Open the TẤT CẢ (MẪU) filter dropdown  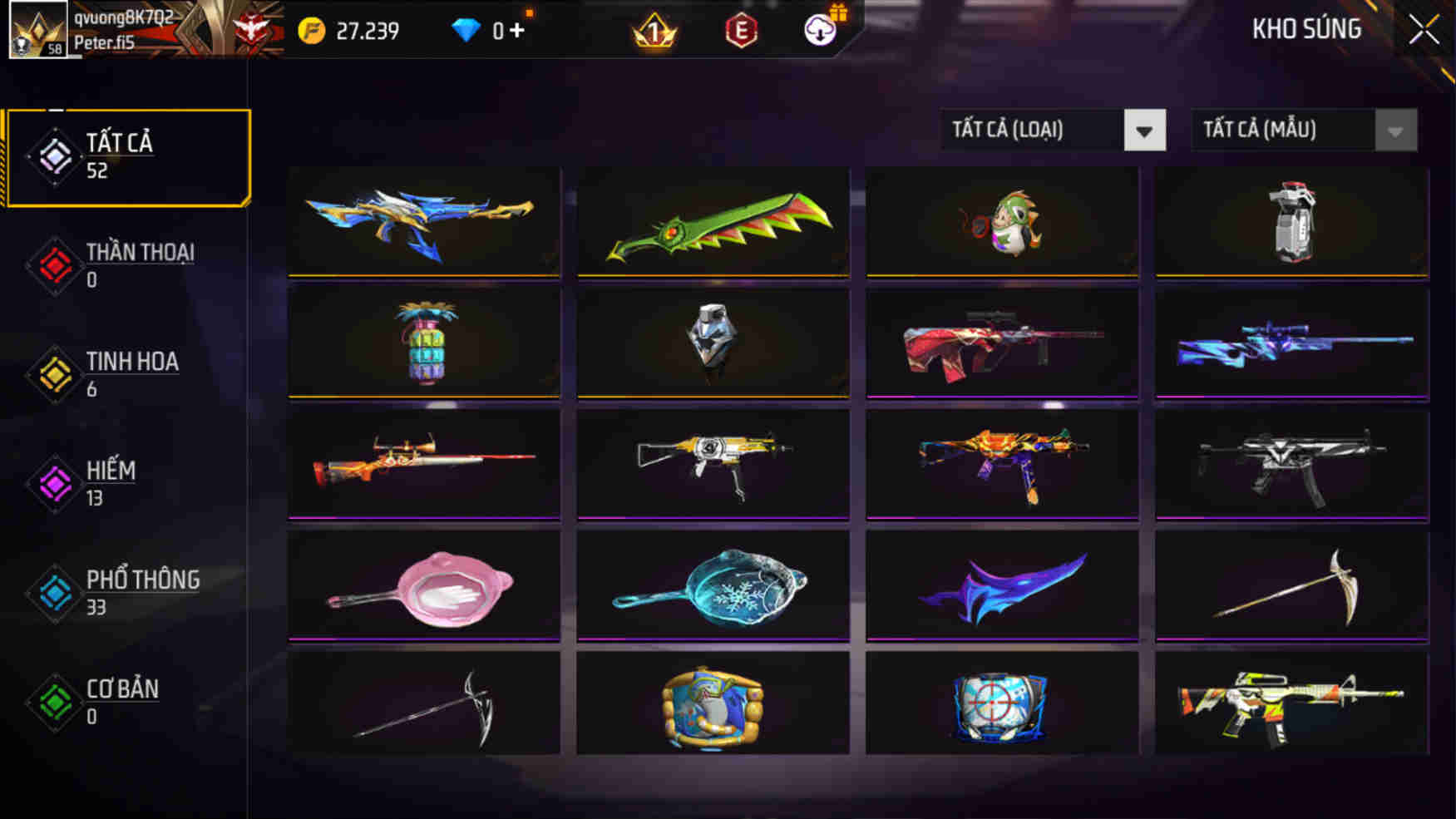pyautogui.click(x=1301, y=131)
